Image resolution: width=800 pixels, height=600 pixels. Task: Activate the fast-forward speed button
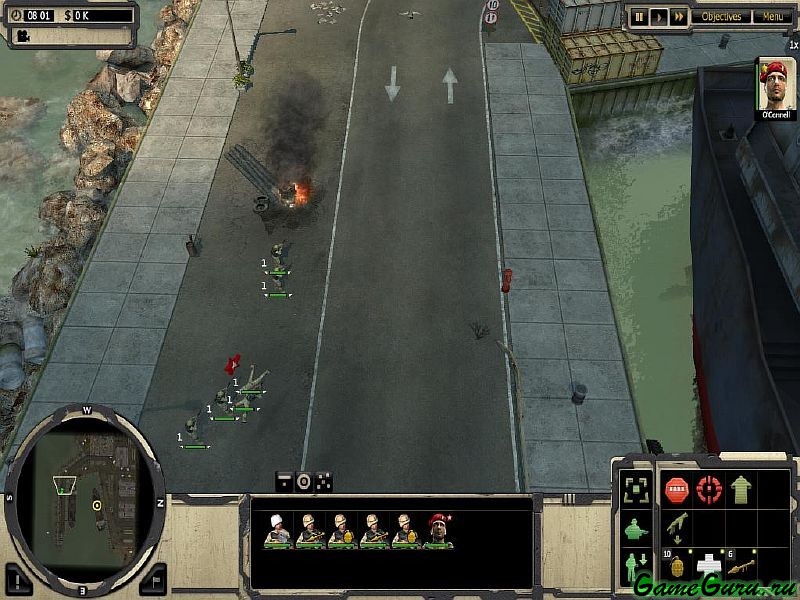(679, 16)
